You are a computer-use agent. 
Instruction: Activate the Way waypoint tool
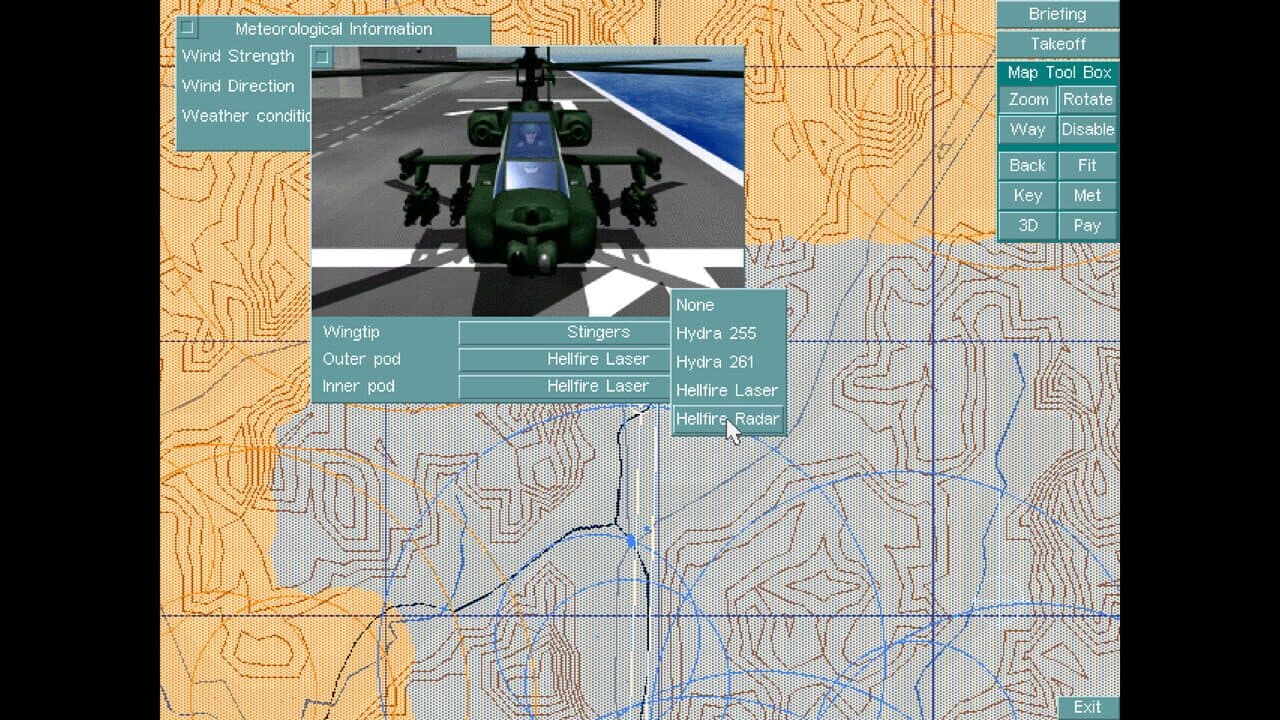tap(1026, 129)
